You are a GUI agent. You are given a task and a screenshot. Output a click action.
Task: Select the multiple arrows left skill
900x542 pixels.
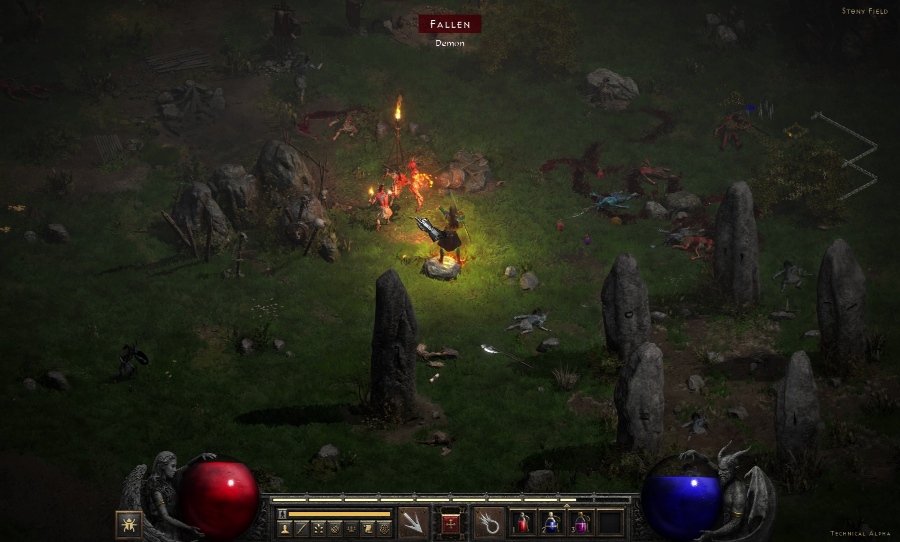[x=413, y=522]
